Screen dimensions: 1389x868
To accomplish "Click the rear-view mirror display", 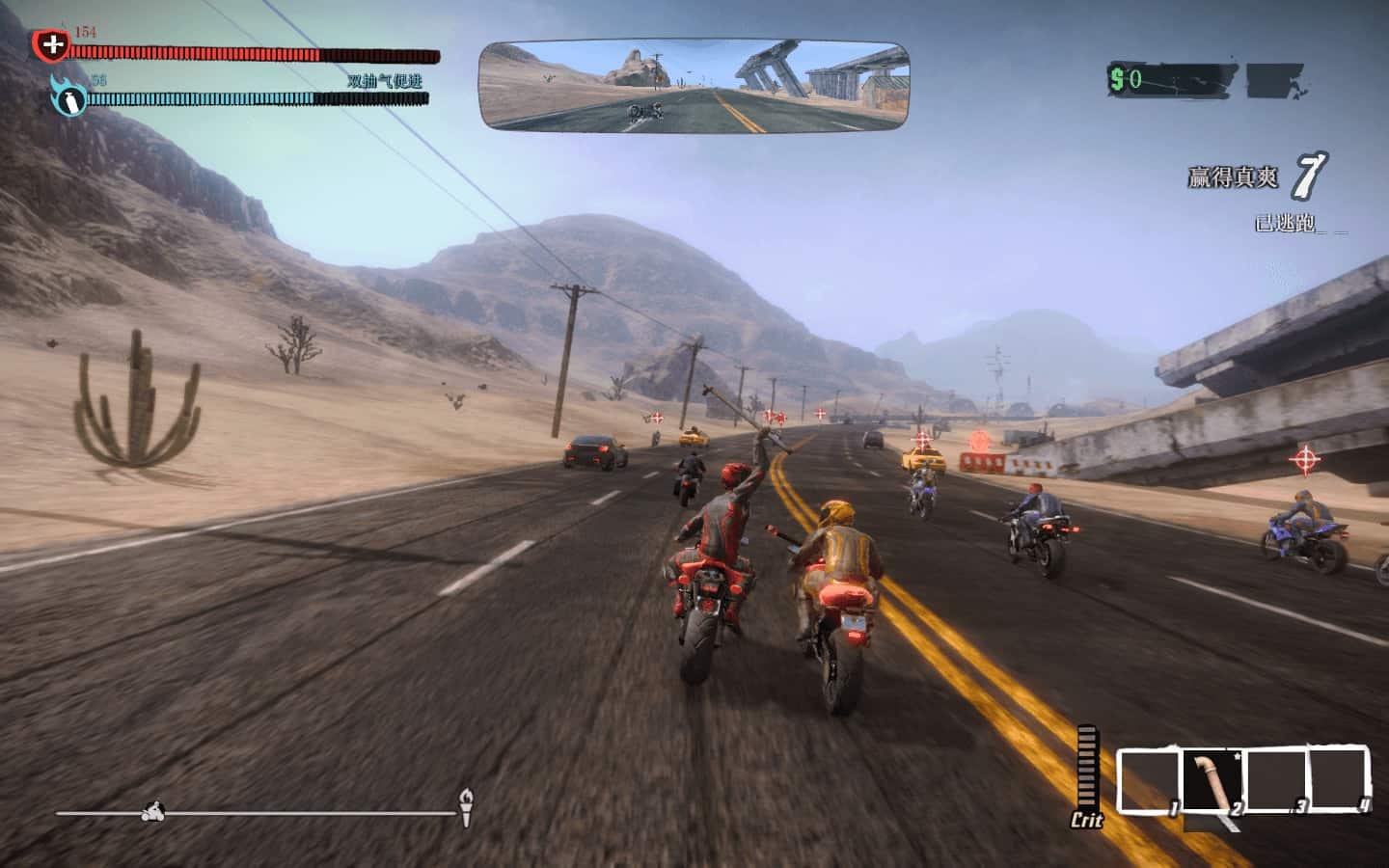I will (694, 85).
